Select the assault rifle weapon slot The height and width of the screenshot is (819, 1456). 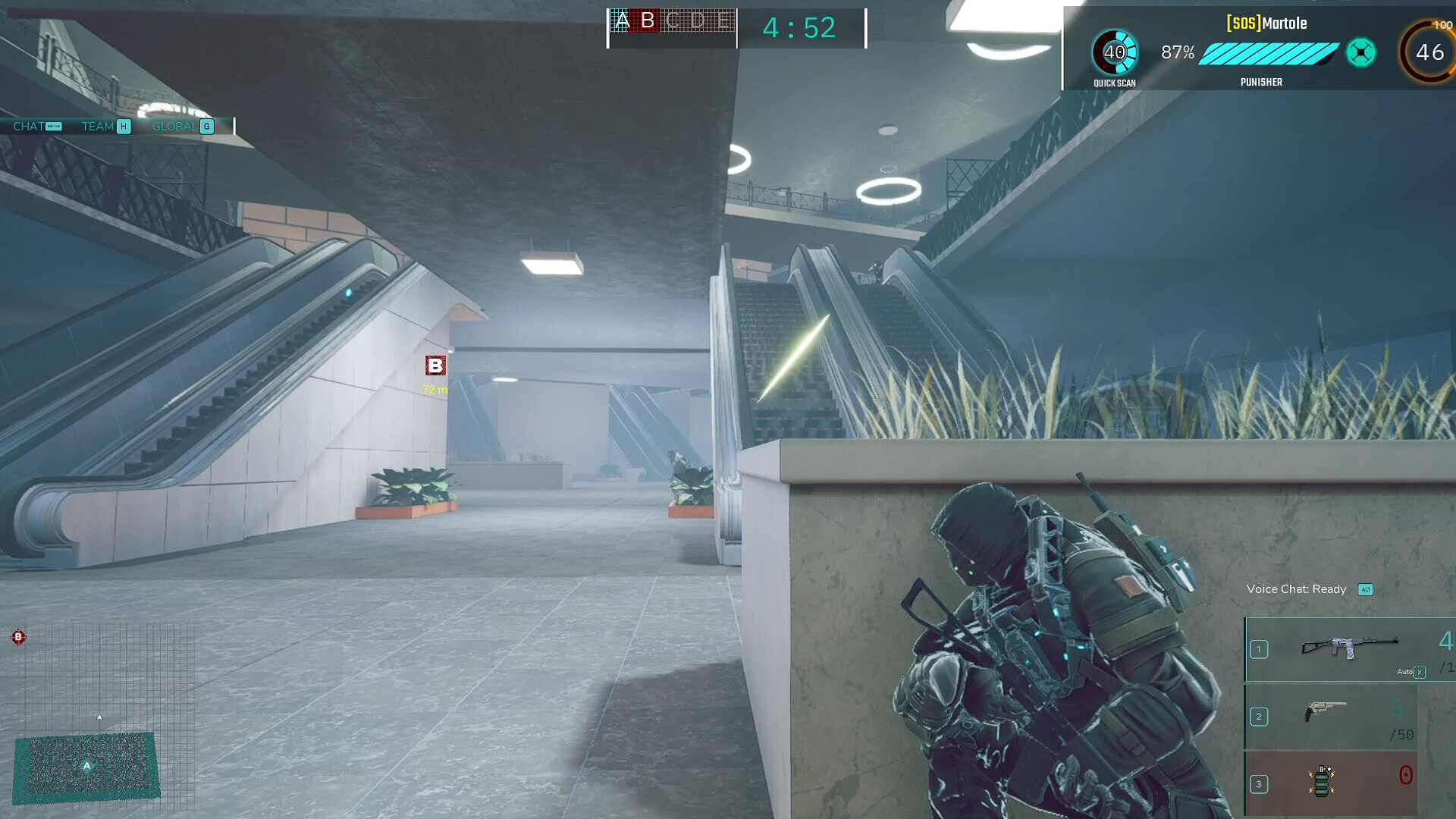pos(1349,648)
